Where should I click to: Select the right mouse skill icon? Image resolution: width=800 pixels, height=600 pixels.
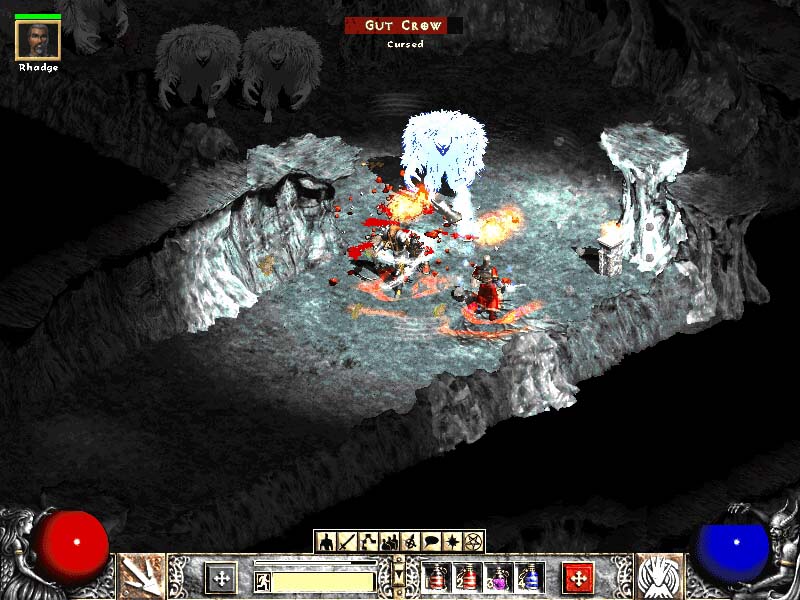[x=659, y=577]
